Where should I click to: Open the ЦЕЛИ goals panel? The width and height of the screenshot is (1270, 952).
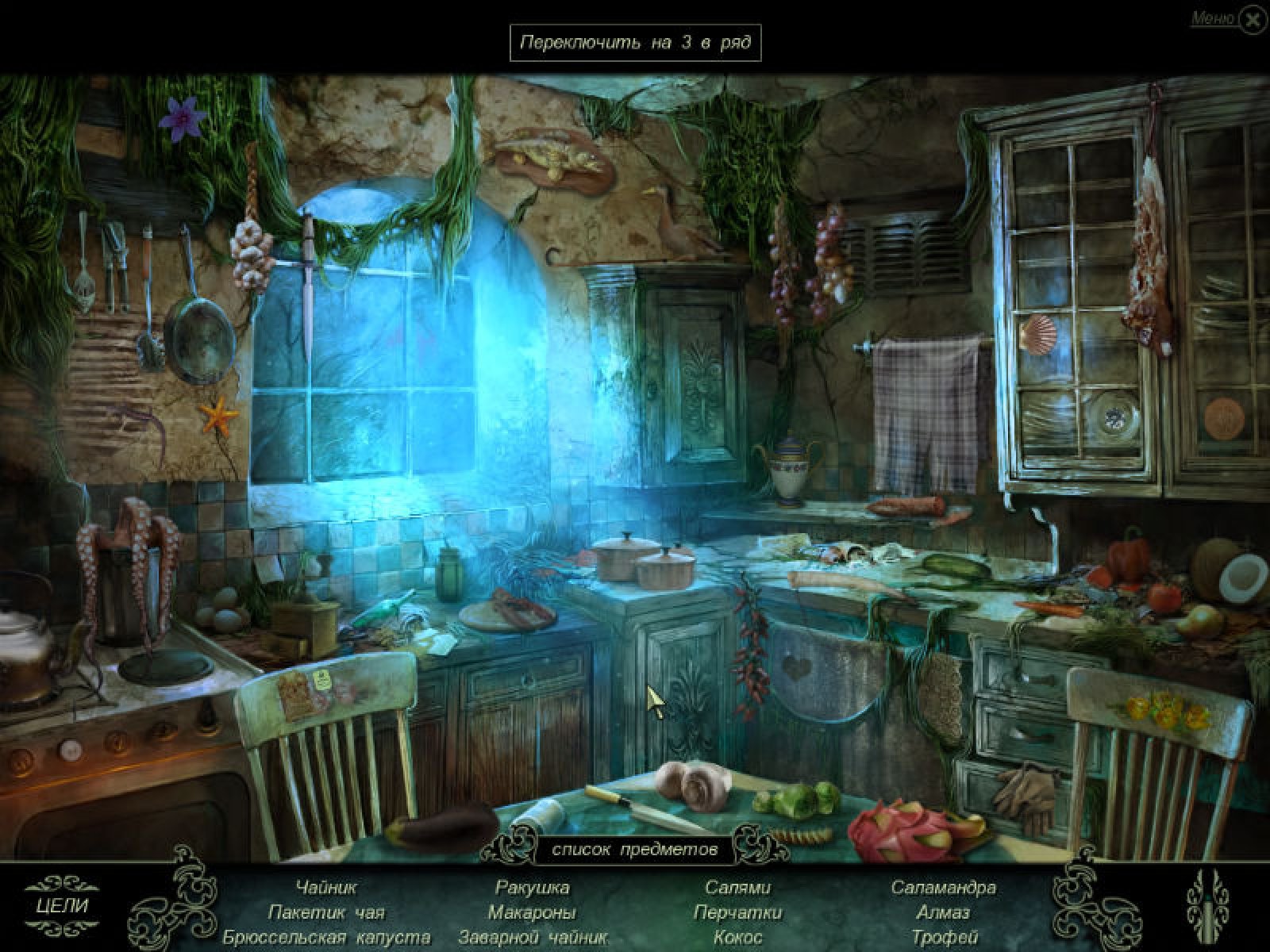click(62, 905)
